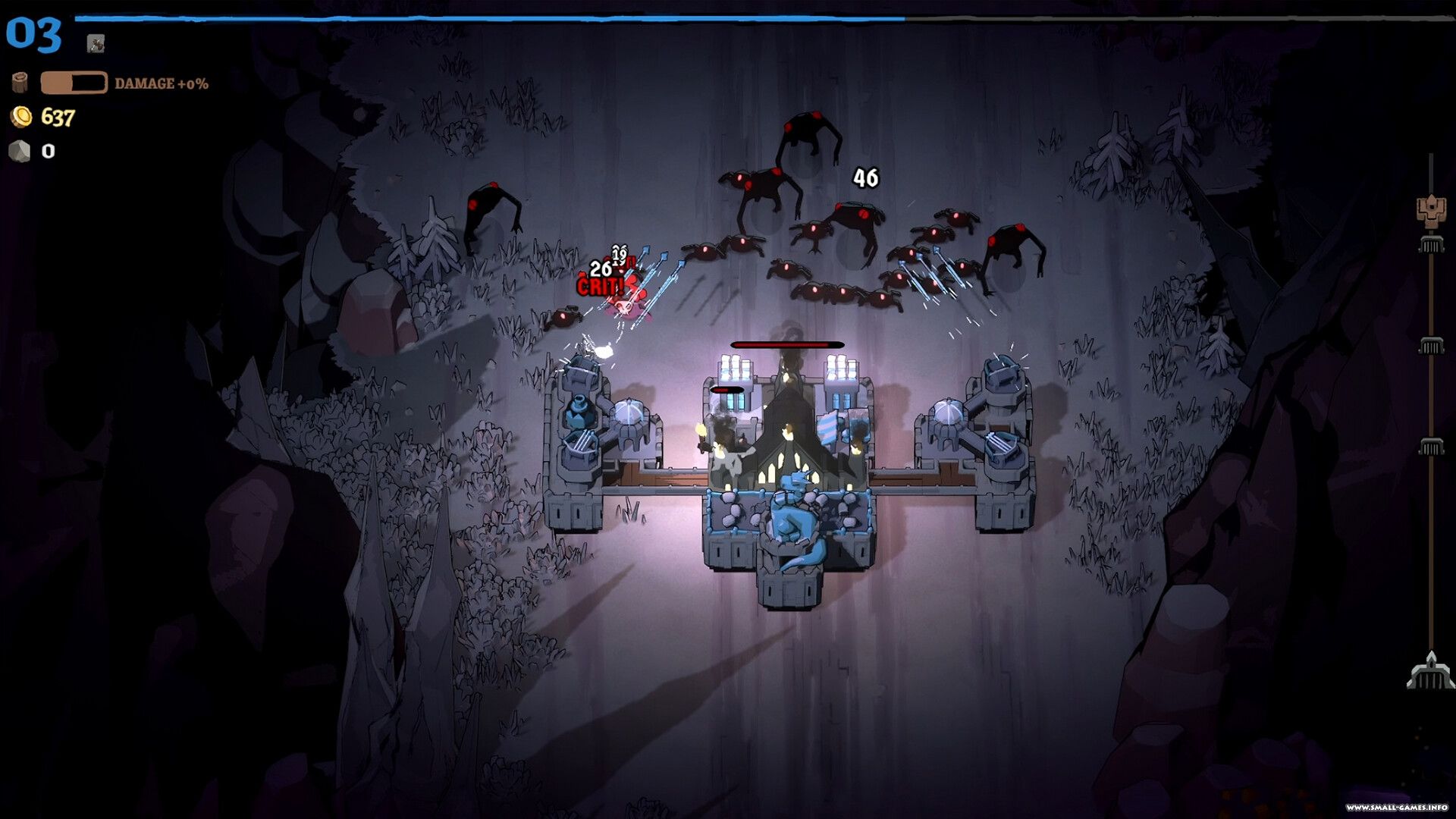This screenshot has height=819, width=1456.
Task: Select the grey stone resource icon
Action: [x=20, y=151]
